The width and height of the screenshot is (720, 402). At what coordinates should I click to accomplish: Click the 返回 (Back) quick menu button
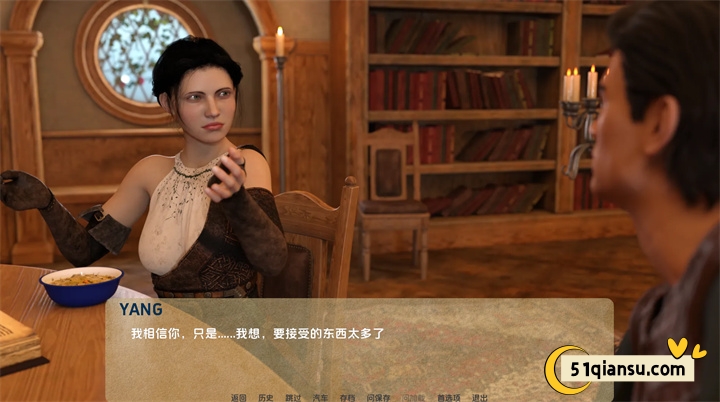tap(238, 397)
